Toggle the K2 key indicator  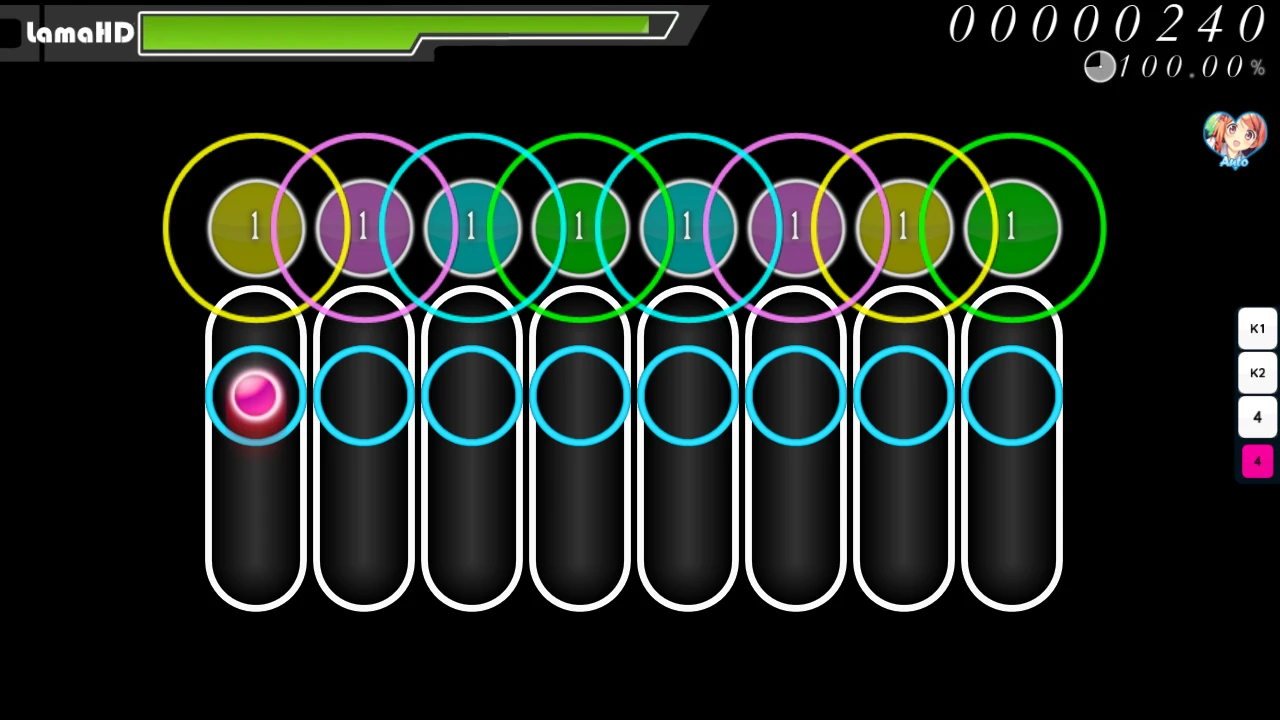[1257, 372]
